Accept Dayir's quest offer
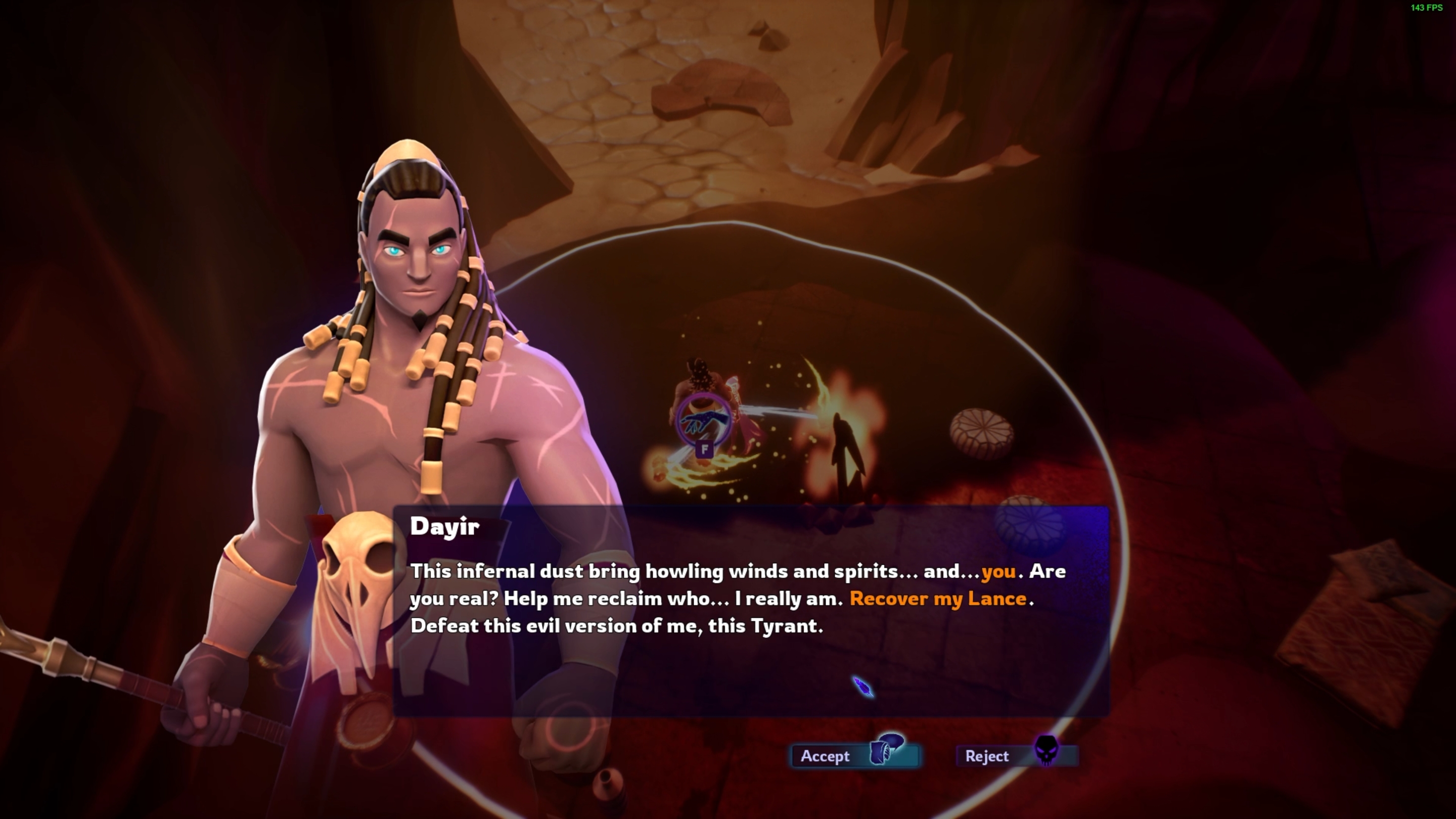The width and height of the screenshot is (1456, 819). tap(854, 756)
